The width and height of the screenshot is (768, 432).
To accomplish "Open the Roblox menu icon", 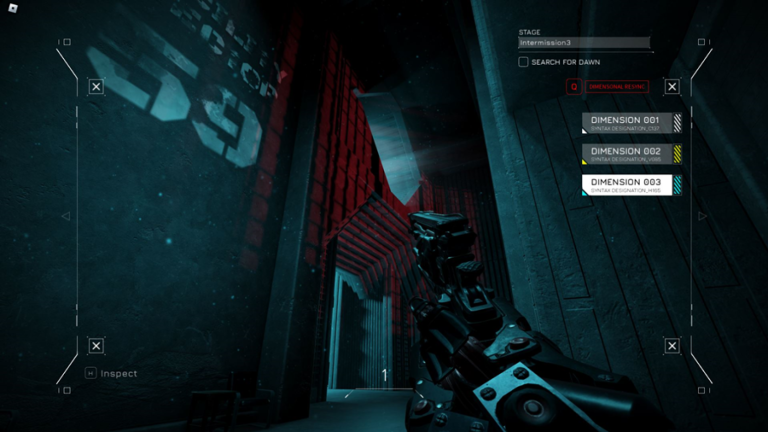I will 12,11.
